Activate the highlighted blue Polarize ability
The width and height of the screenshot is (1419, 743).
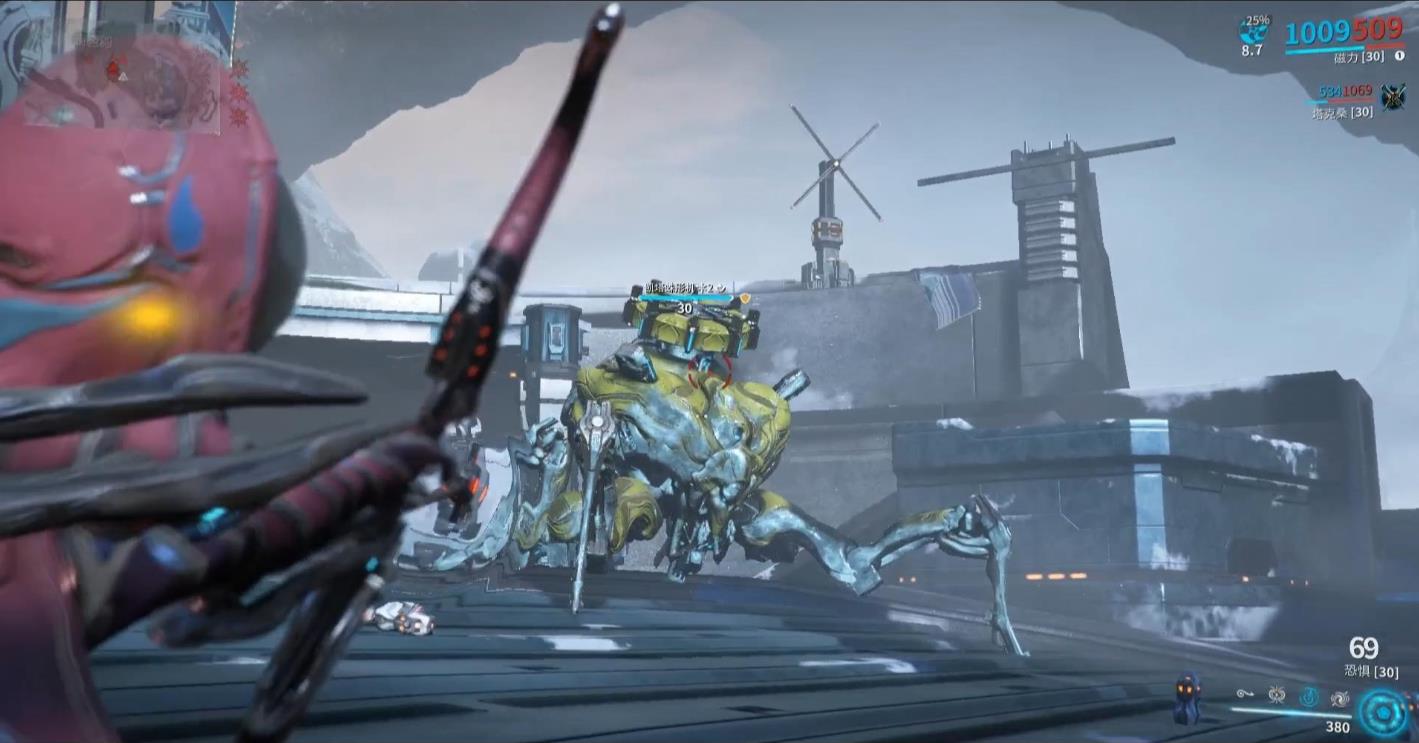click(x=1308, y=695)
